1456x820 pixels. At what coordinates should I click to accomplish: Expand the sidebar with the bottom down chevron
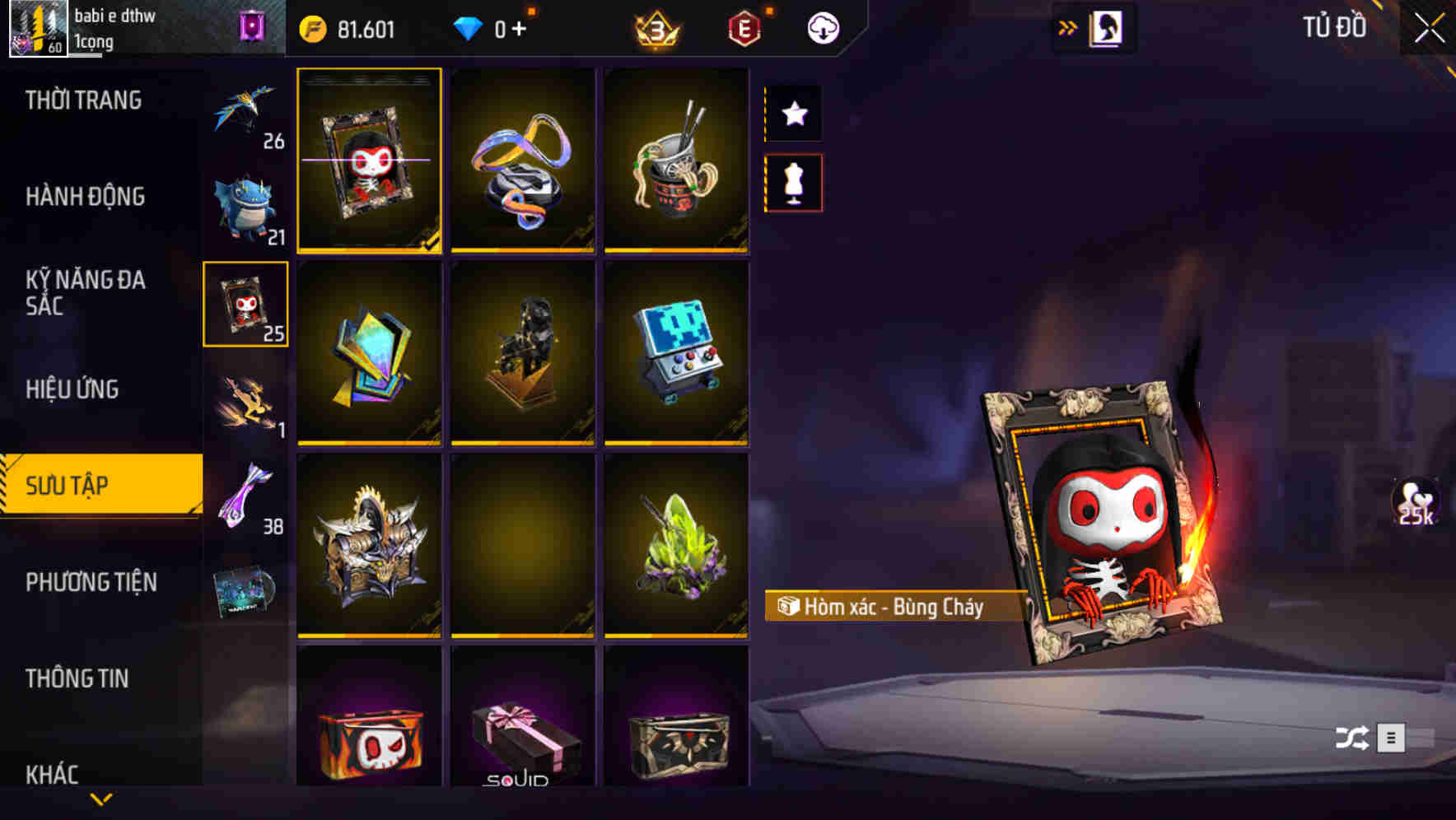pos(101,798)
